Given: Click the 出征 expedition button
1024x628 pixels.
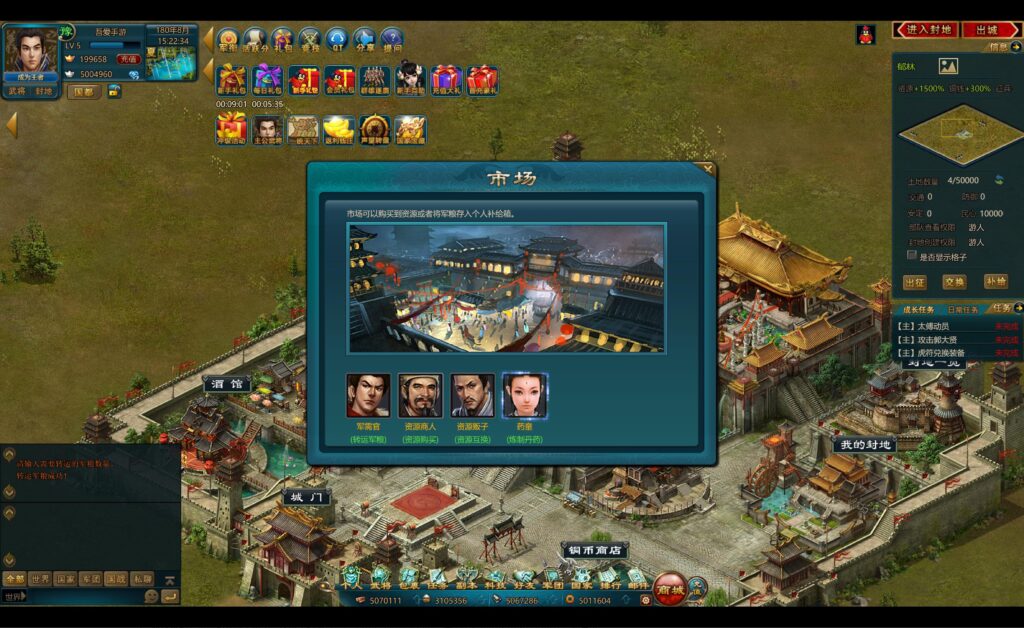Looking at the screenshot, I should tap(914, 282).
